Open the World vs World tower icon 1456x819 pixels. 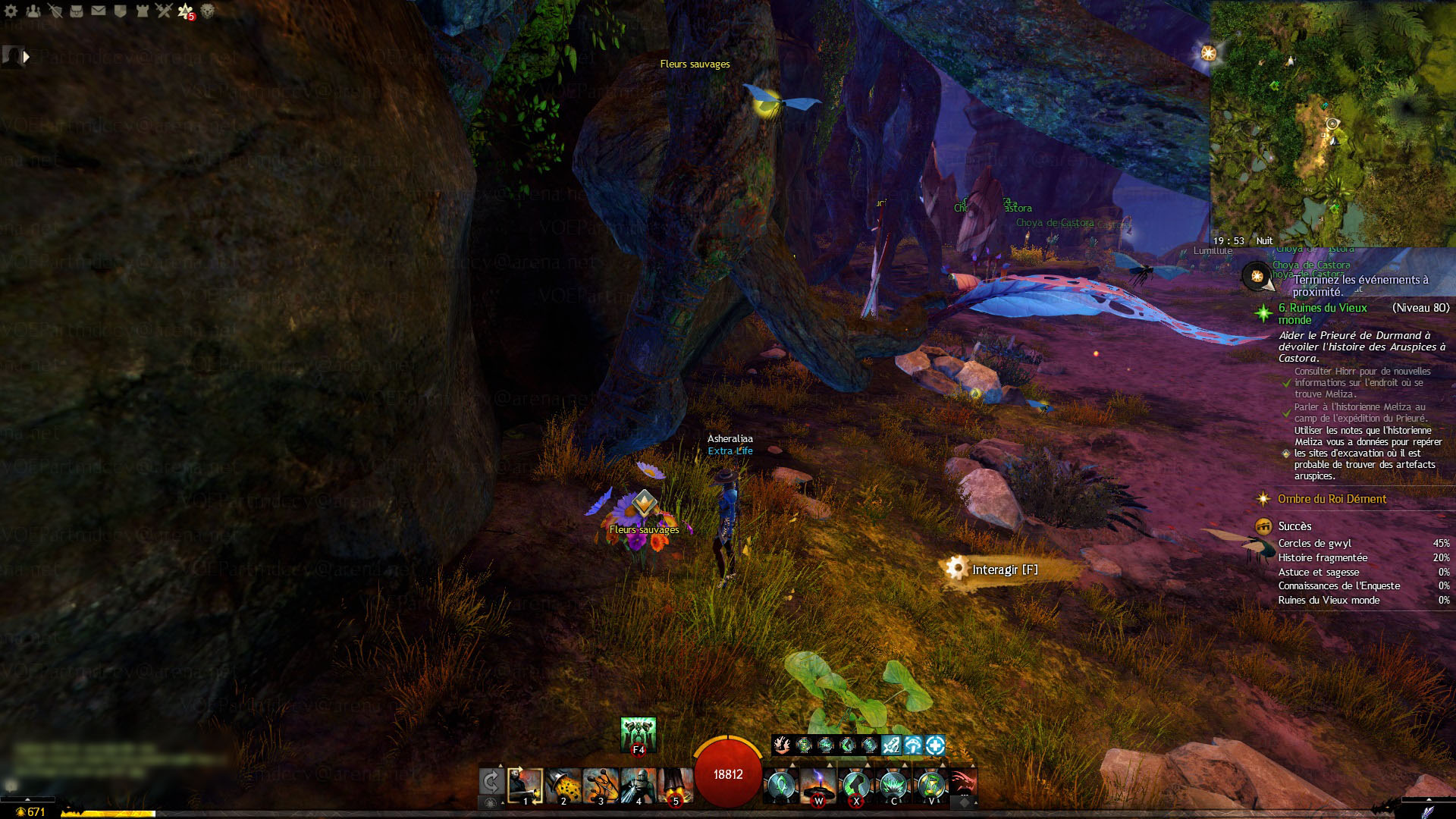tap(142, 11)
